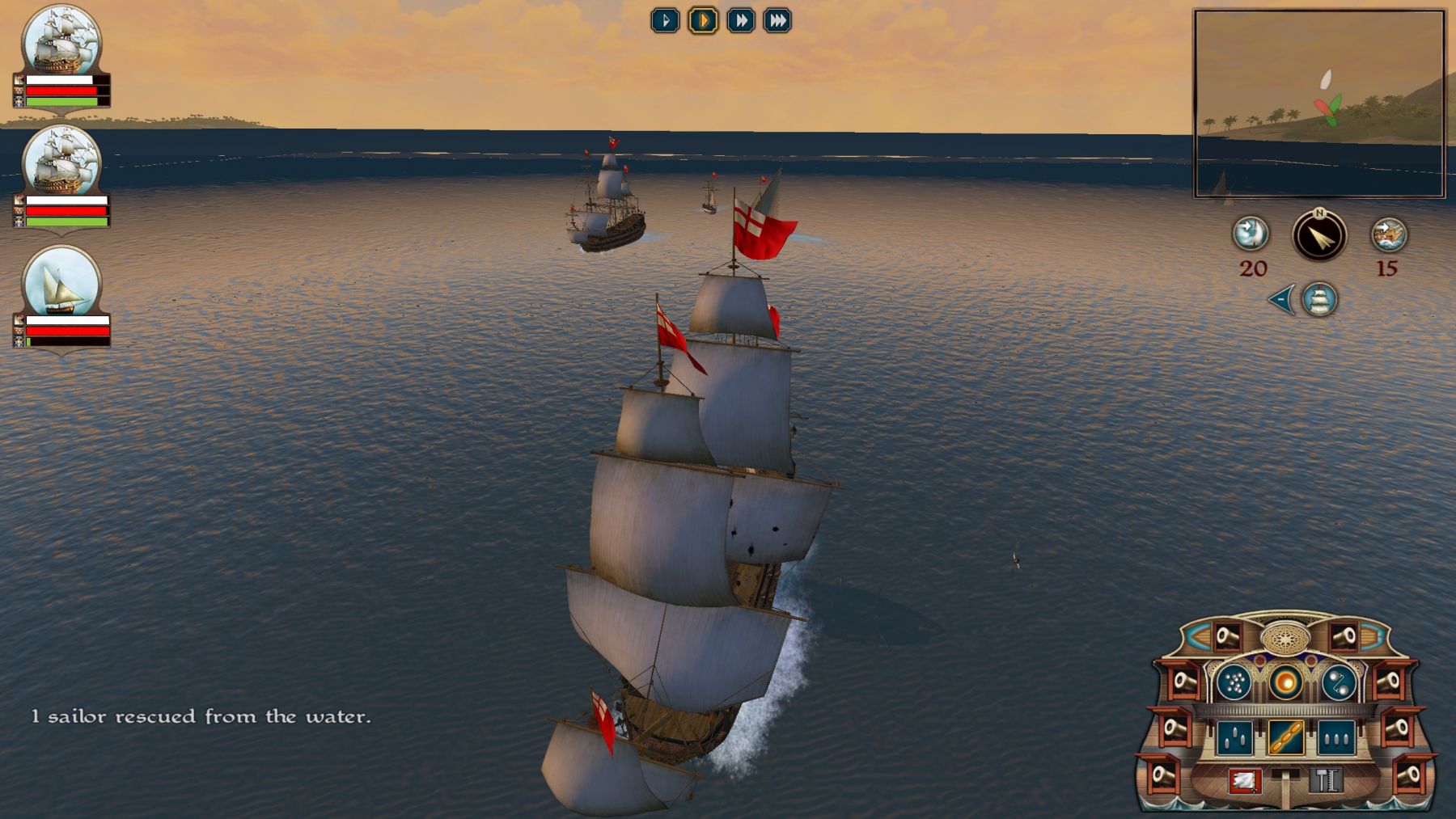Image resolution: width=1456 pixels, height=819 pixels.
Task: Reduce sails with the blue minus arrow
Action: 1281,299
